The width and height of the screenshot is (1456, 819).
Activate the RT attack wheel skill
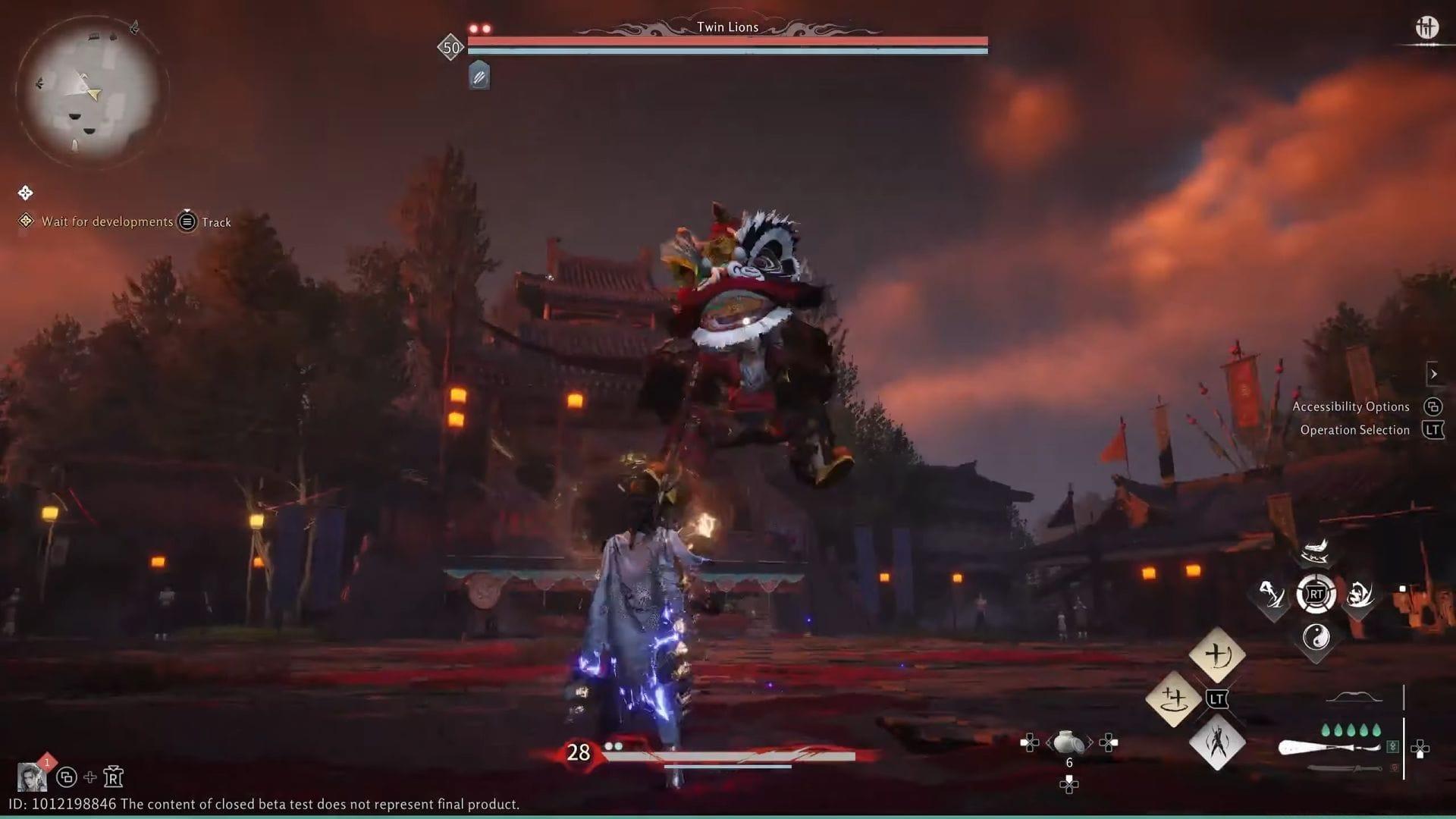(x=1316, y=592)
